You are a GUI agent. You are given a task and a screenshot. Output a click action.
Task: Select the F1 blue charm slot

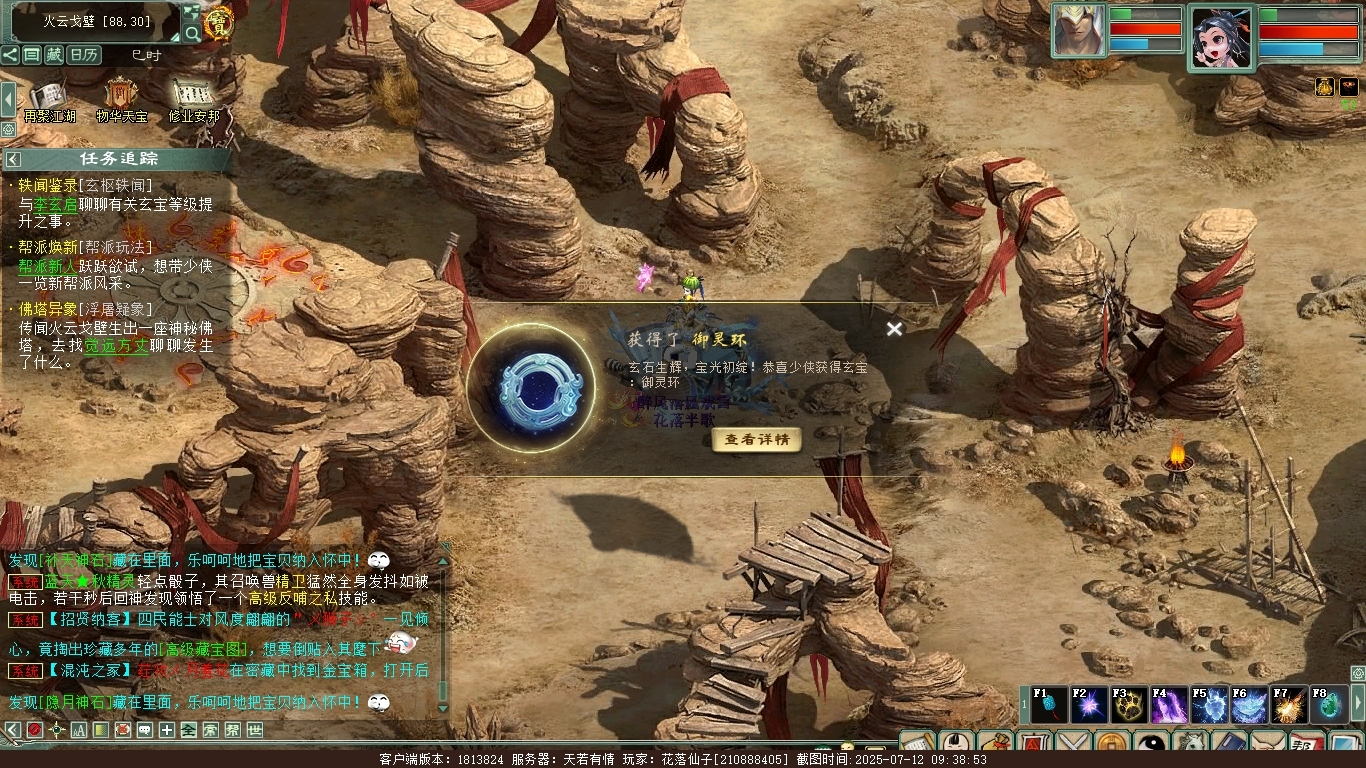tap(1050, 705)
